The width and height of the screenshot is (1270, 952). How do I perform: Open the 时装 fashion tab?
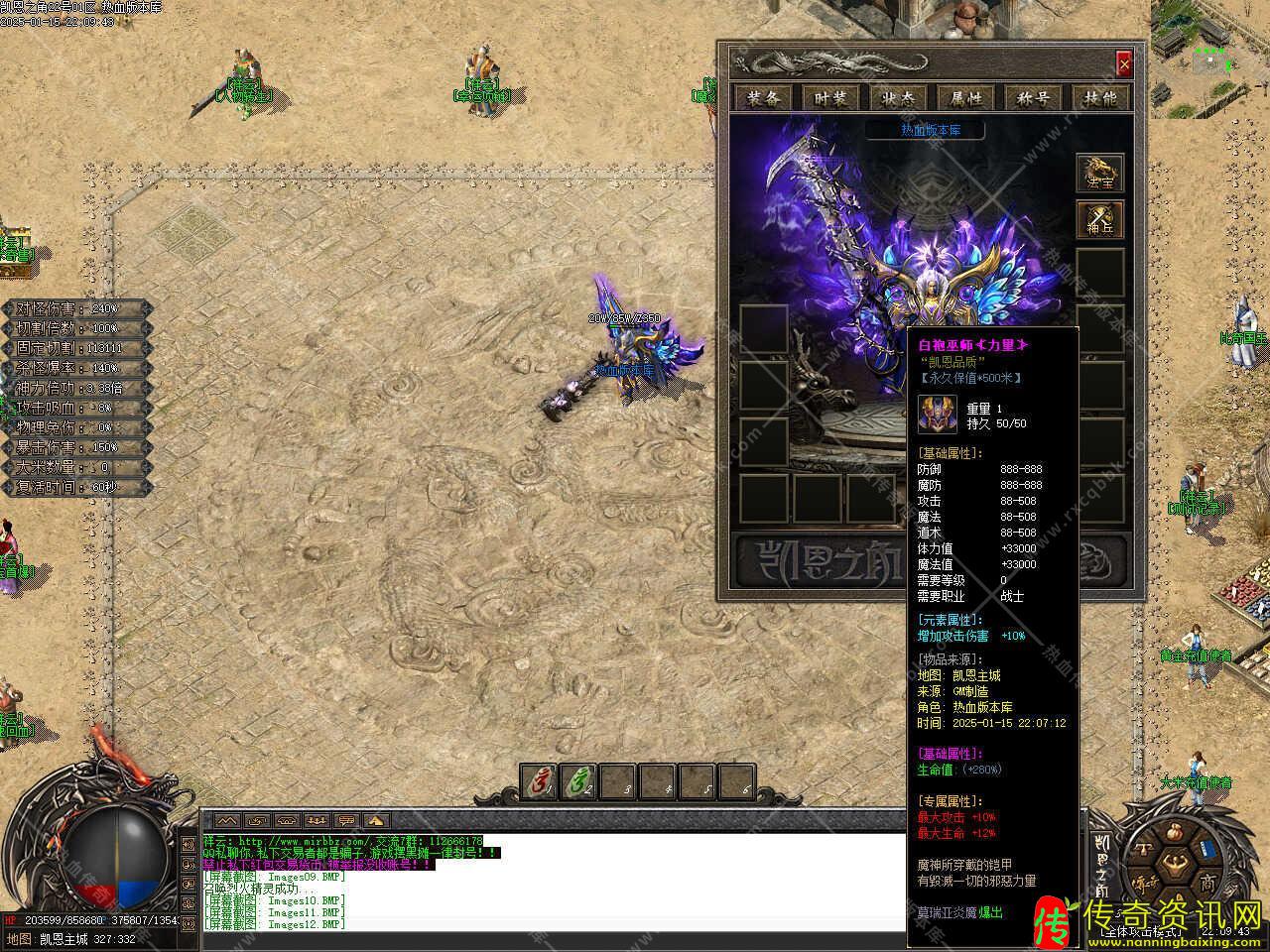click(x=830, y=97)
